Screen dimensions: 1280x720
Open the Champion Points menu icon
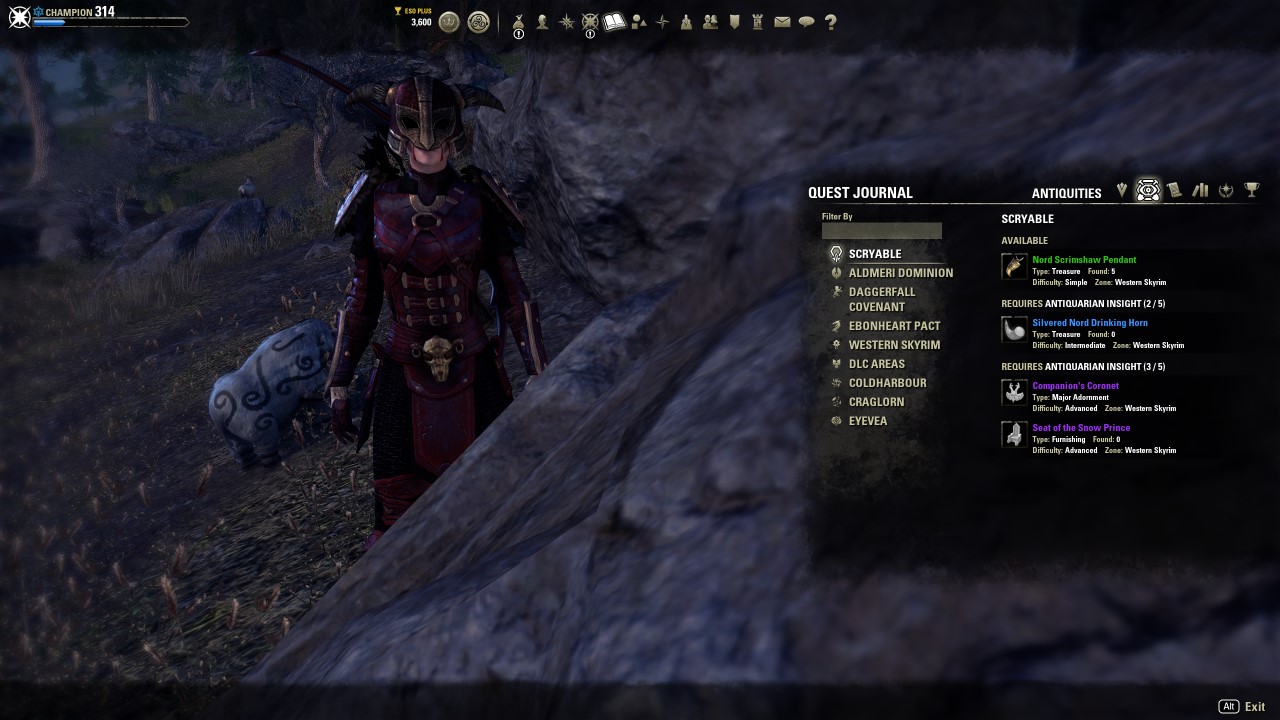[x=590, y=21]
